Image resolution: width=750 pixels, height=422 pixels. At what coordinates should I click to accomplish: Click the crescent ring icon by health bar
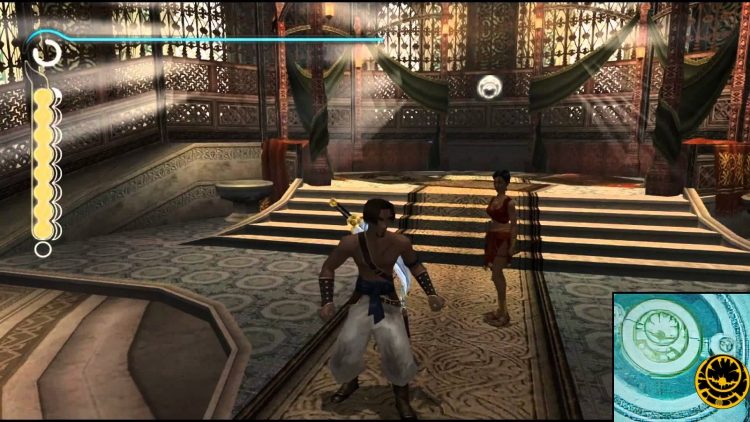[46, 51]
